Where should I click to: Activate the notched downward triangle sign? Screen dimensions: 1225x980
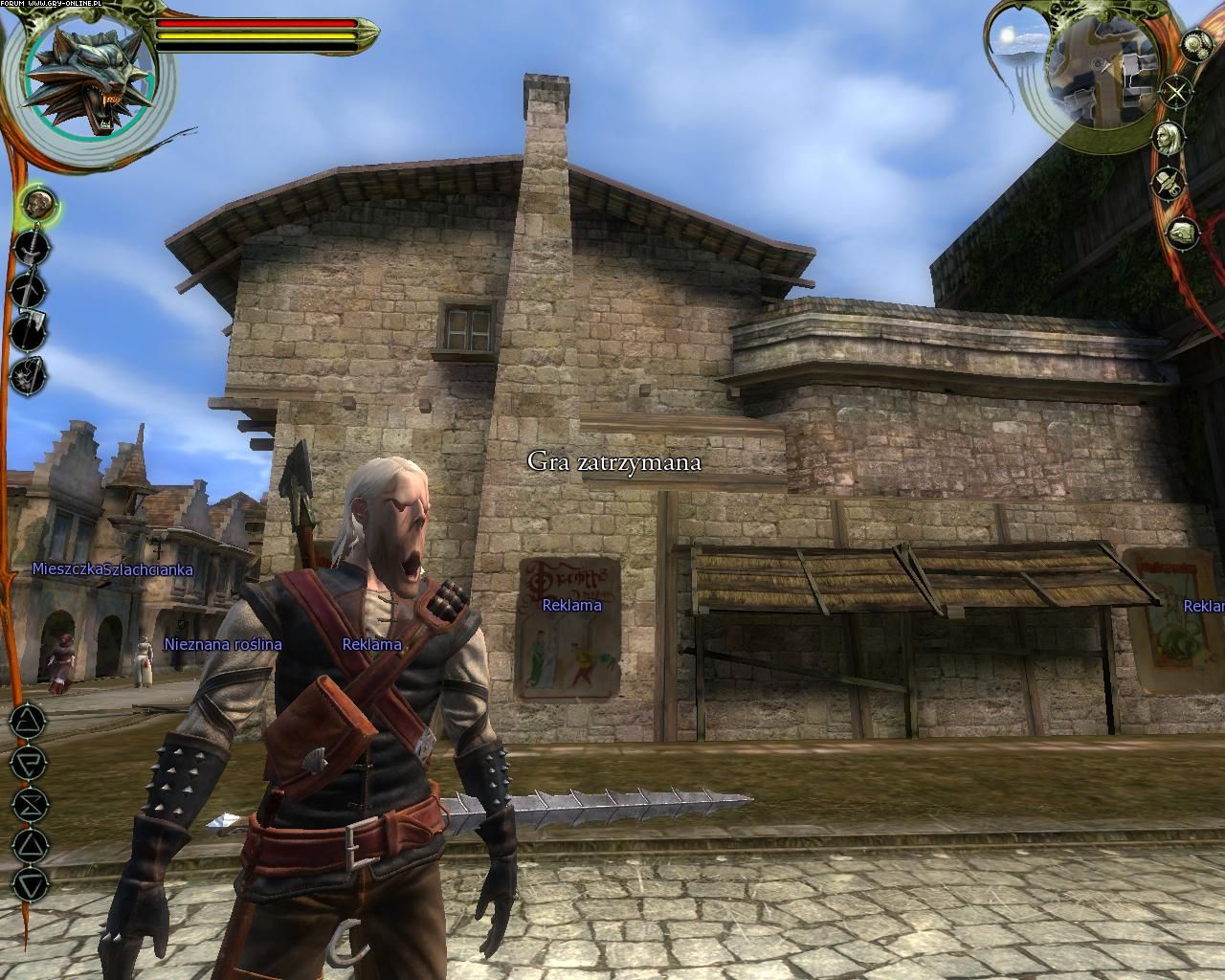pos(30,764)
